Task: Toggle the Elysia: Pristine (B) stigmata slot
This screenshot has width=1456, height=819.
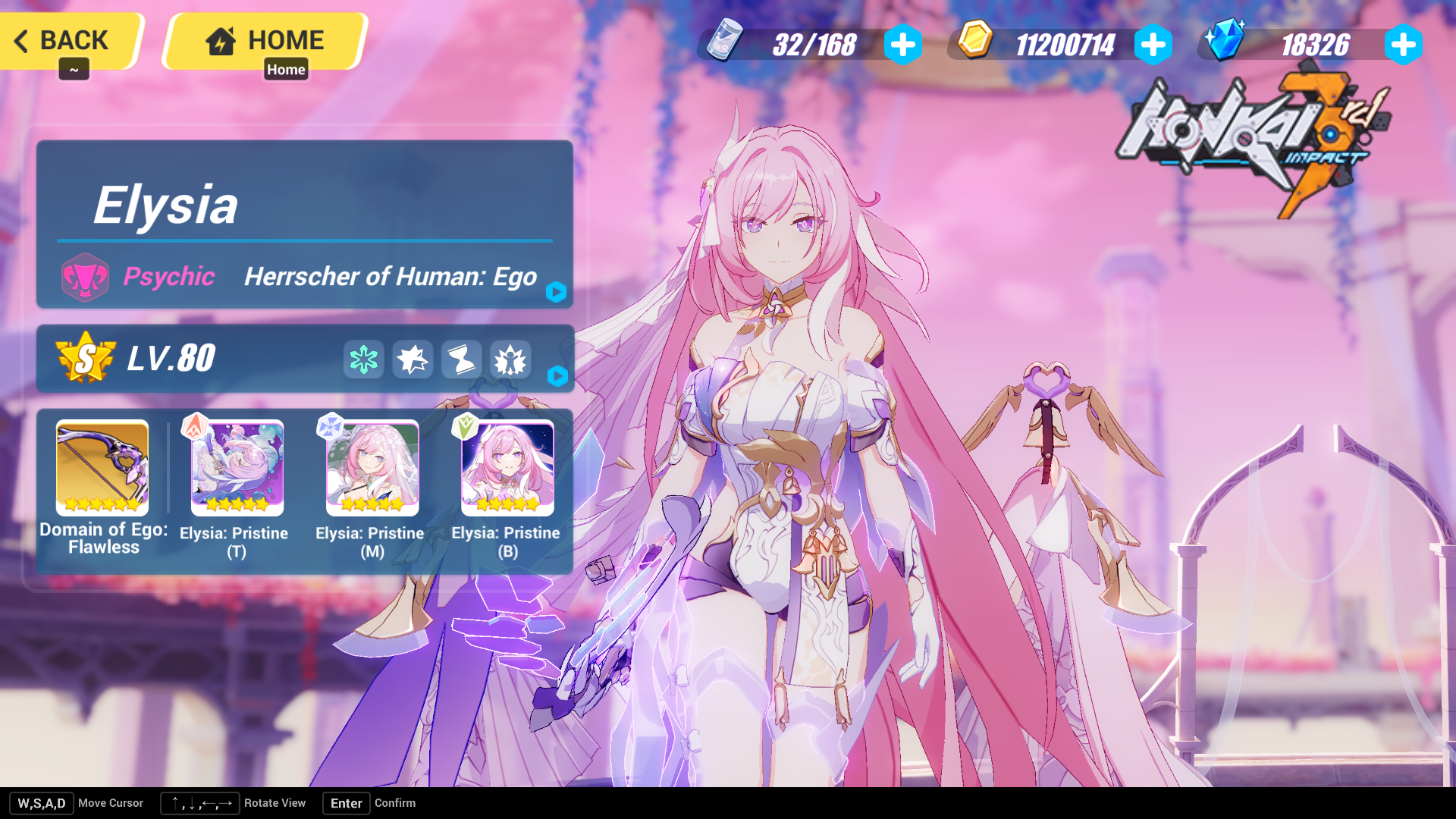Action: click(x=507, y=467)
